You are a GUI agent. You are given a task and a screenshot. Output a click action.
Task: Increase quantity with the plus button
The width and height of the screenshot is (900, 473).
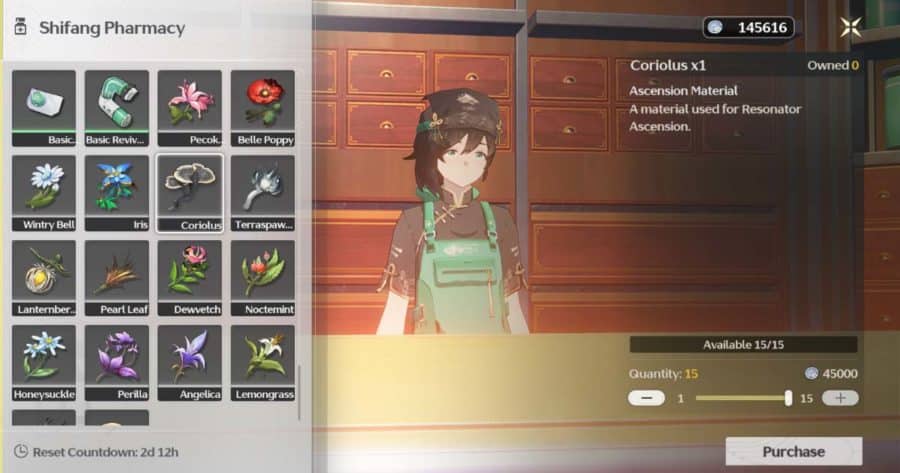[840, 398]
